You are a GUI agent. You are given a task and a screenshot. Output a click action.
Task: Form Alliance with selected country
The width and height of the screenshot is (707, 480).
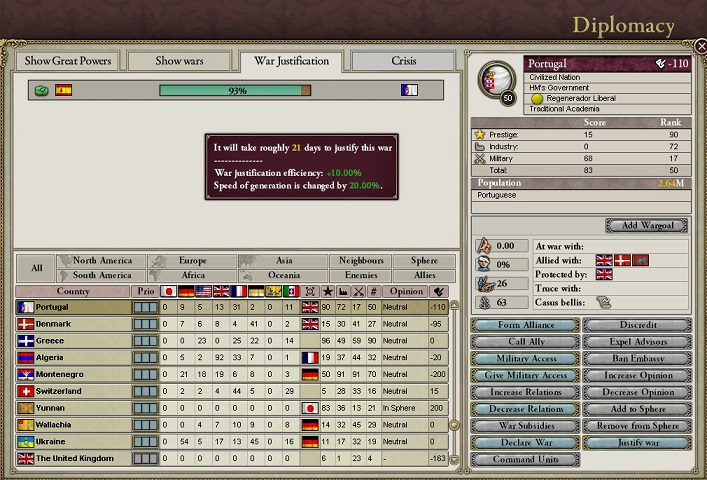coord(524,325)
